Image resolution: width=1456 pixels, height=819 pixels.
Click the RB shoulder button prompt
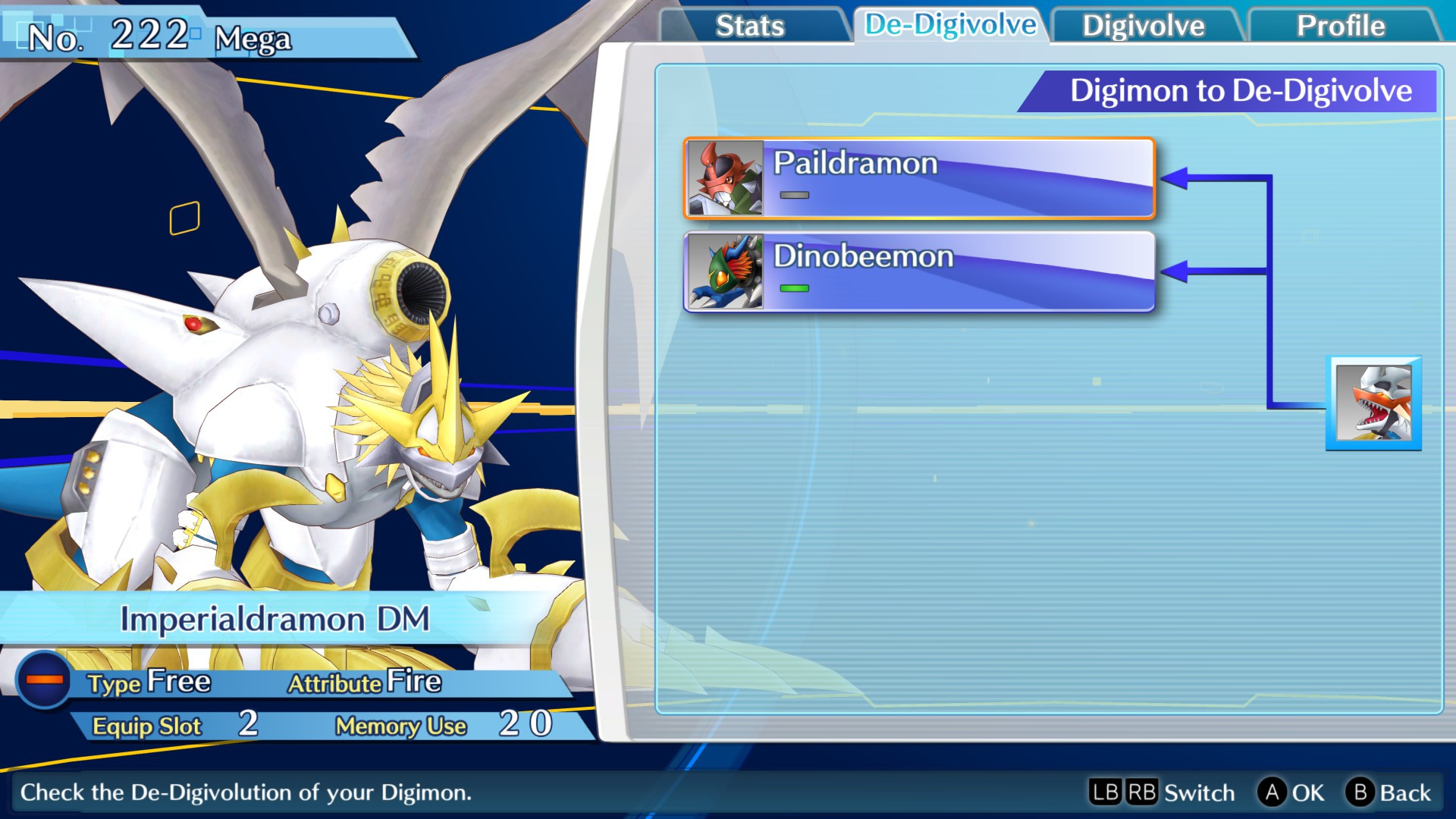[x=1147, y=792]
